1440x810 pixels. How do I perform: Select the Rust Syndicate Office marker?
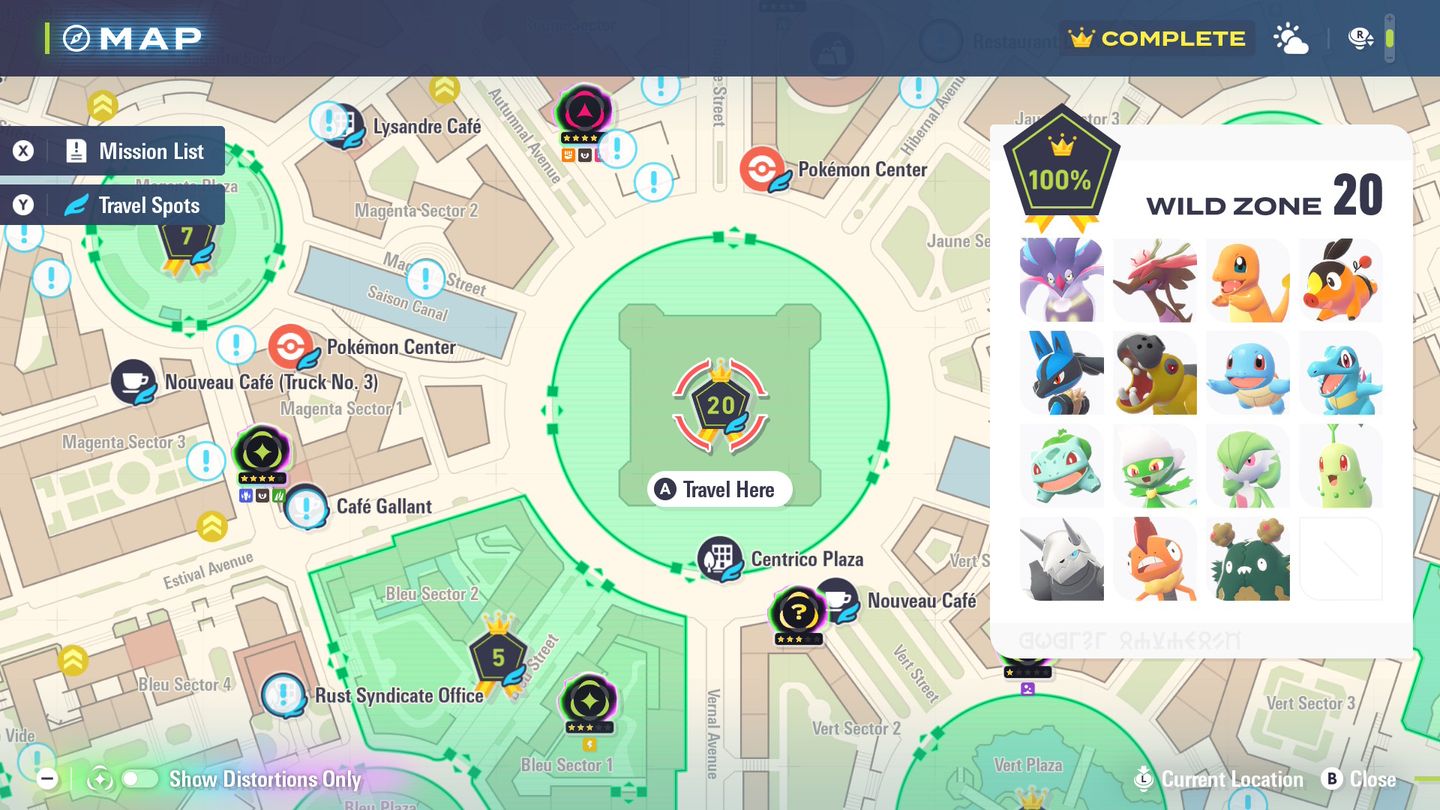click(x=284, y=695)
